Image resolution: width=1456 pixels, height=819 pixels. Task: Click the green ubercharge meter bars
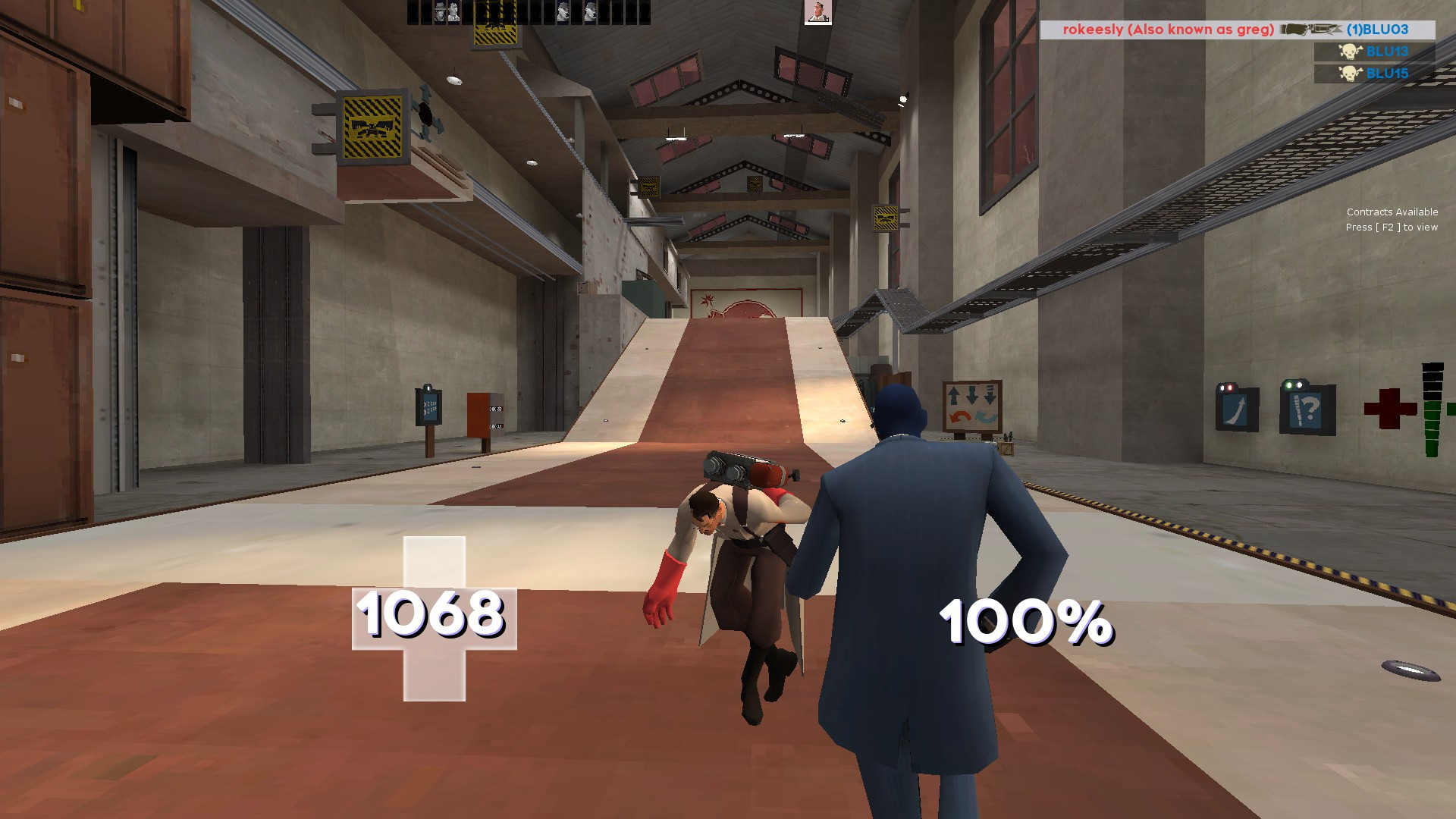coord(1433,428)
